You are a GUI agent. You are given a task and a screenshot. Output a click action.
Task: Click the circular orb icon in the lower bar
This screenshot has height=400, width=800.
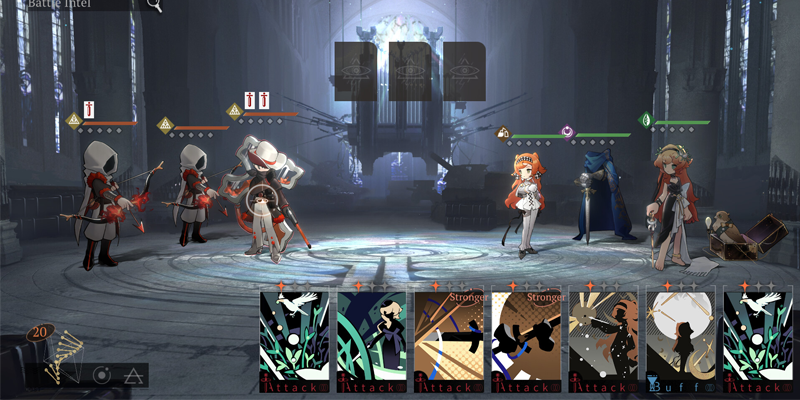click(x=101, y=376)
